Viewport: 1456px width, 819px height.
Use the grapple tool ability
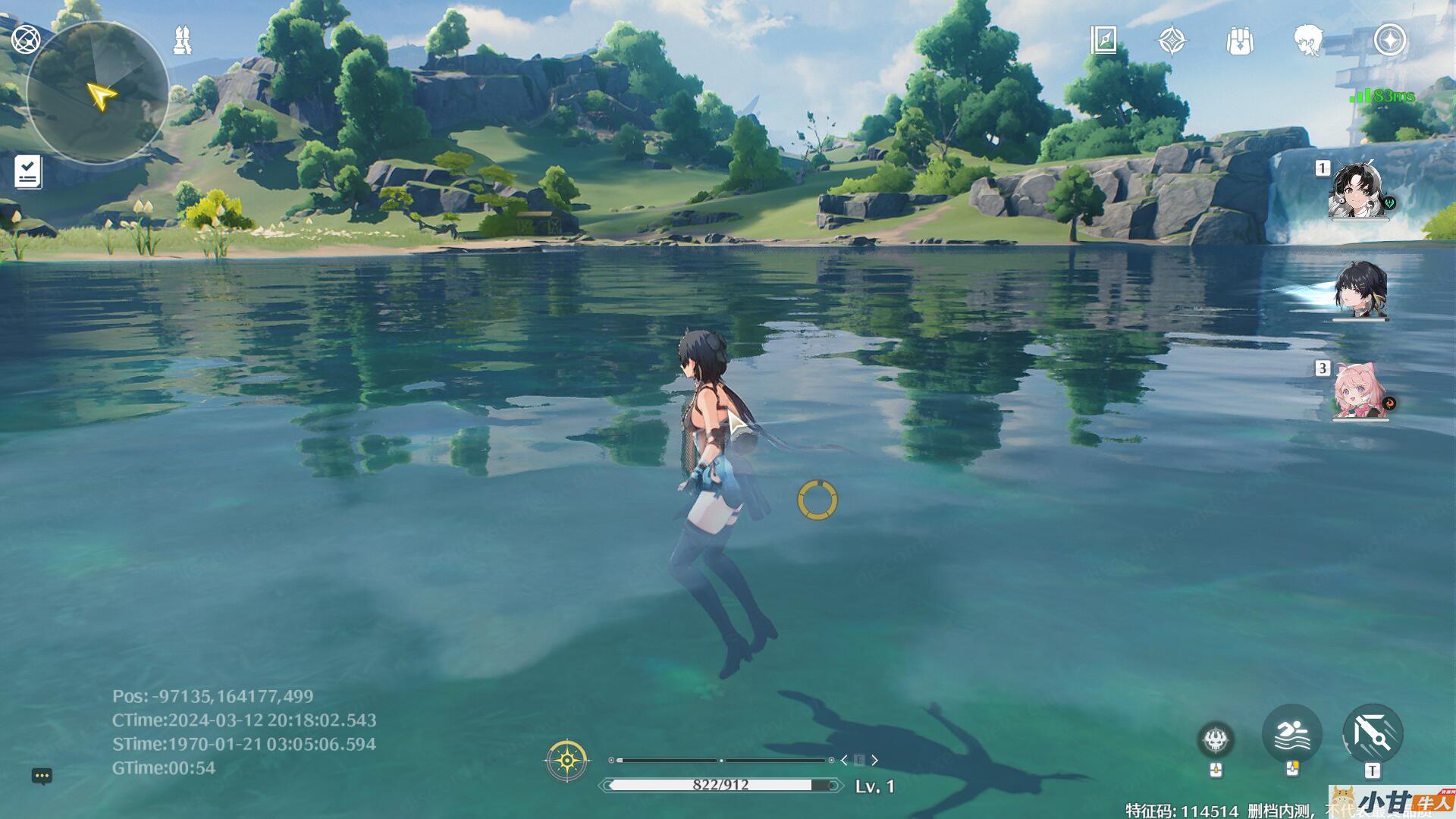pyautogui.click(x=1373, y=734)
